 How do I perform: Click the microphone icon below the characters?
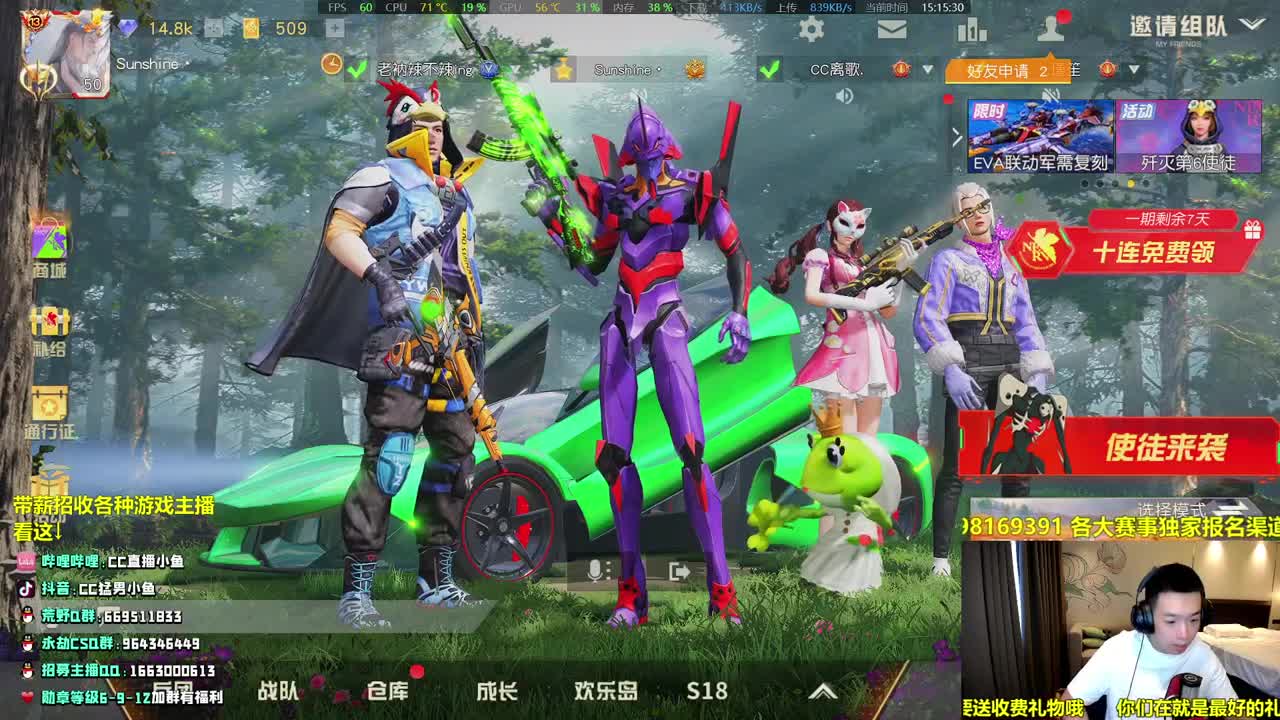click(x=596, y=572)
